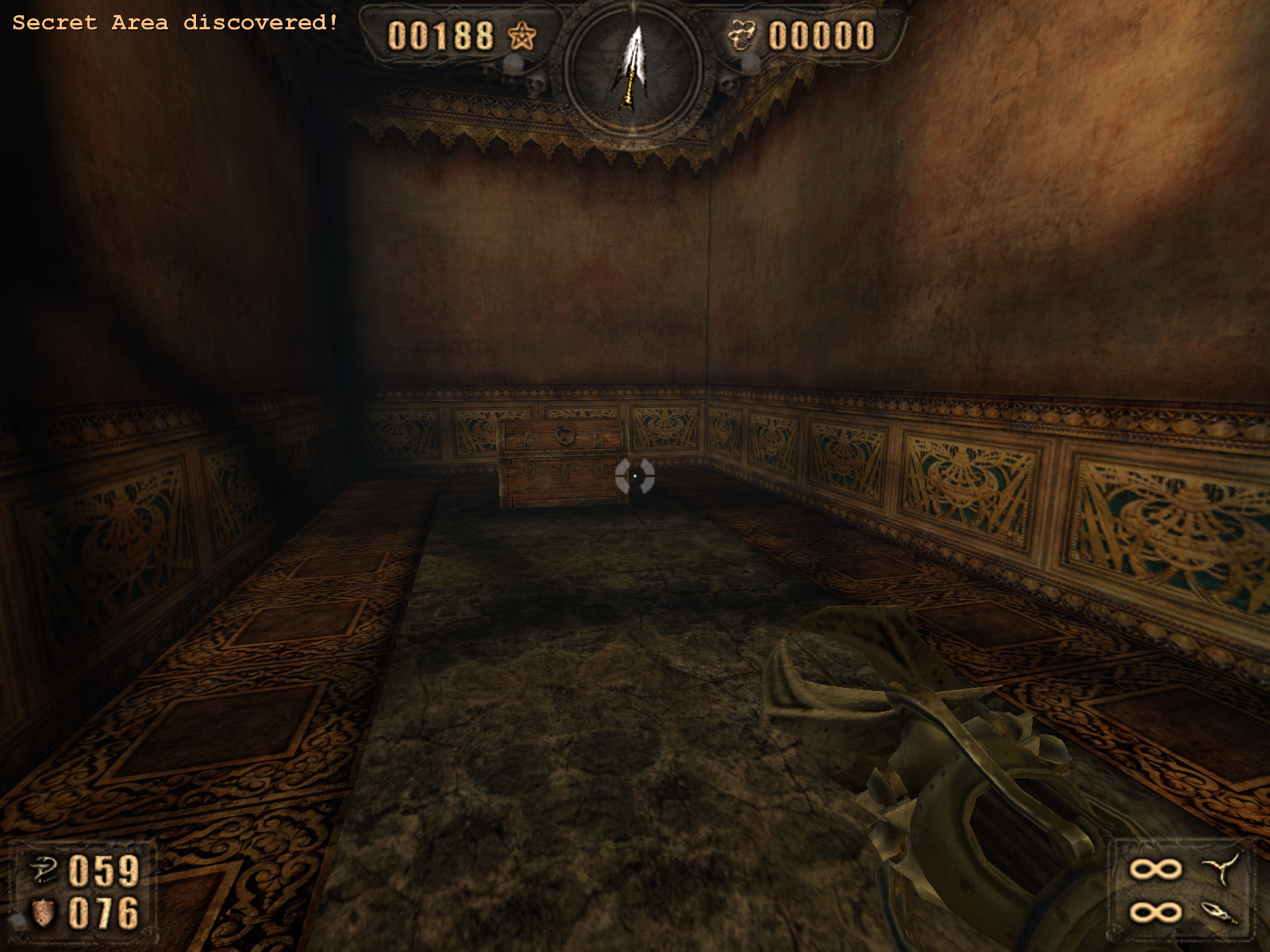Click the pentagram souls icon
Image resolution: width=1270 pixels, height=952 pixels.
(x=521, y=36)
